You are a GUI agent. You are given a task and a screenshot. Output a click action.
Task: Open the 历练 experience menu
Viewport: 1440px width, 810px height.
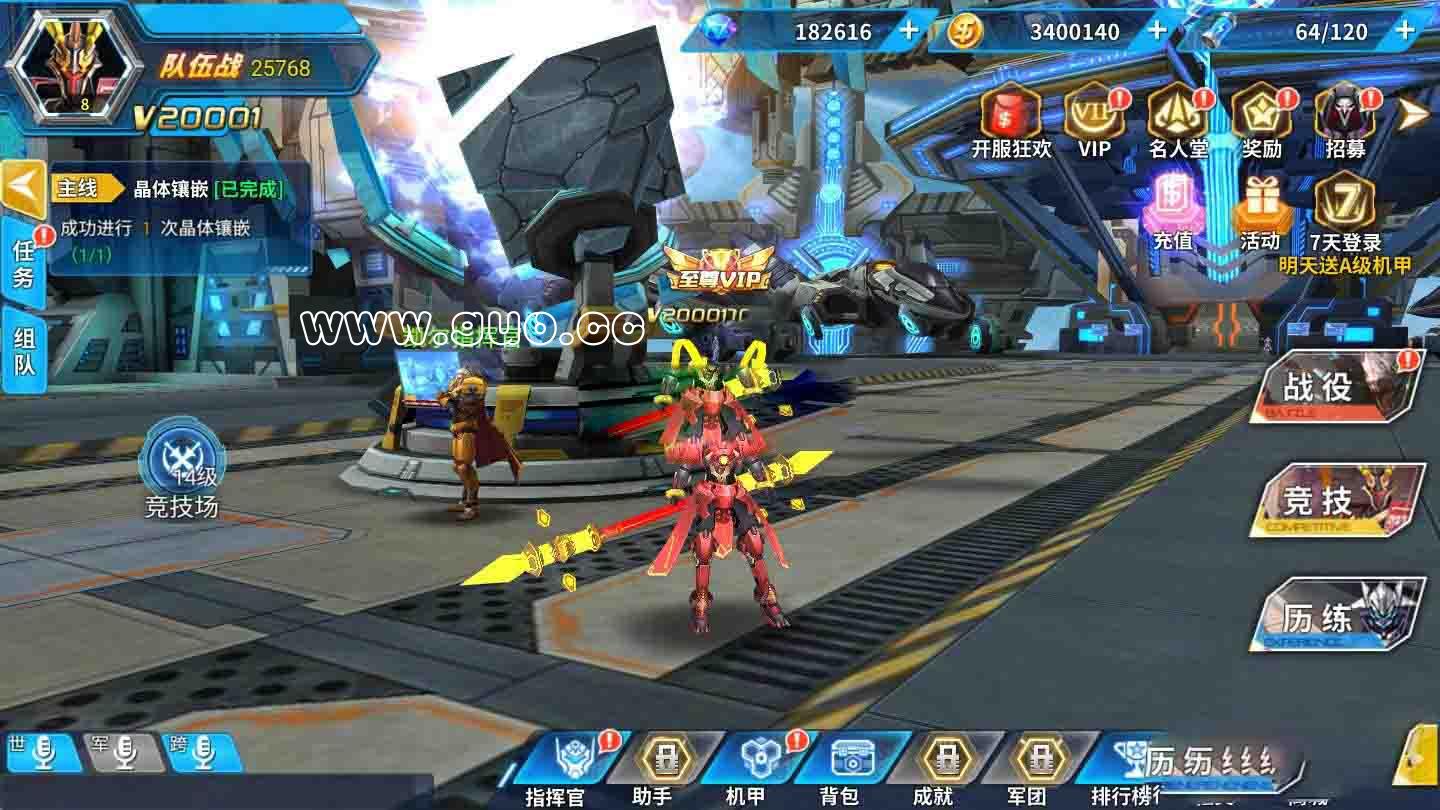1338,616
